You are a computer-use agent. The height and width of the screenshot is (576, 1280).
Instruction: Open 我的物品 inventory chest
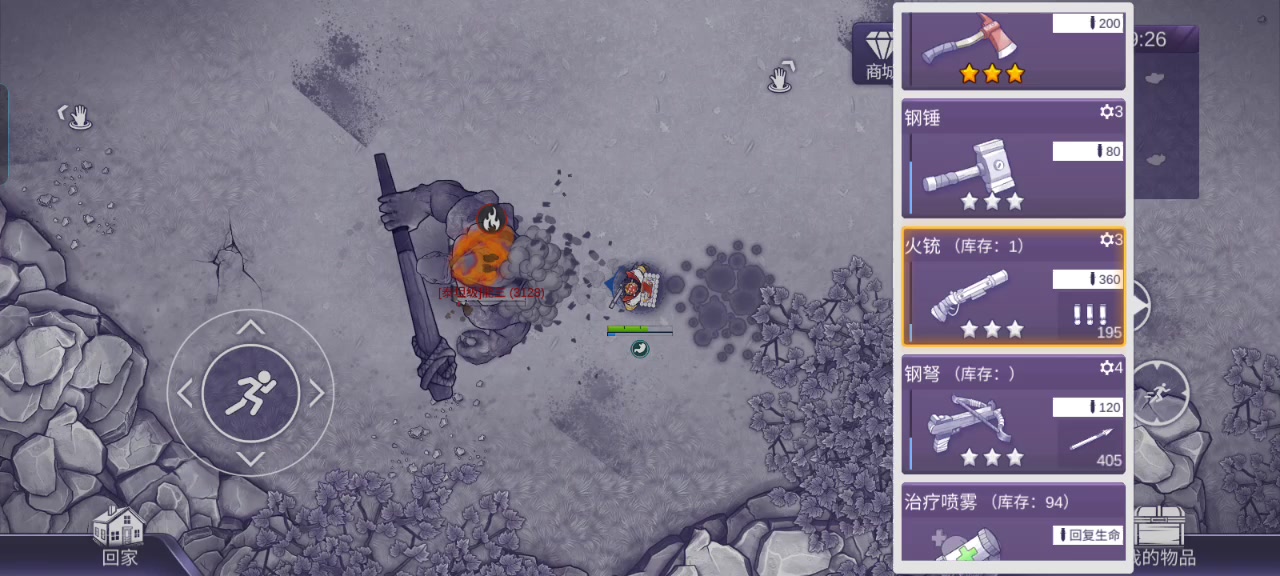click(x=1160, y=537)
